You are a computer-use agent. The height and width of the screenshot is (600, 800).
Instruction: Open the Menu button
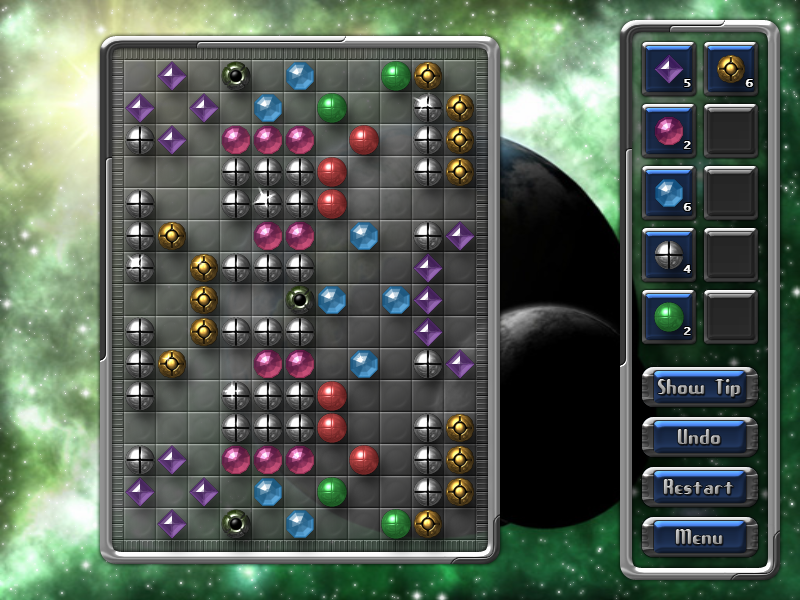tap(699, 537)
